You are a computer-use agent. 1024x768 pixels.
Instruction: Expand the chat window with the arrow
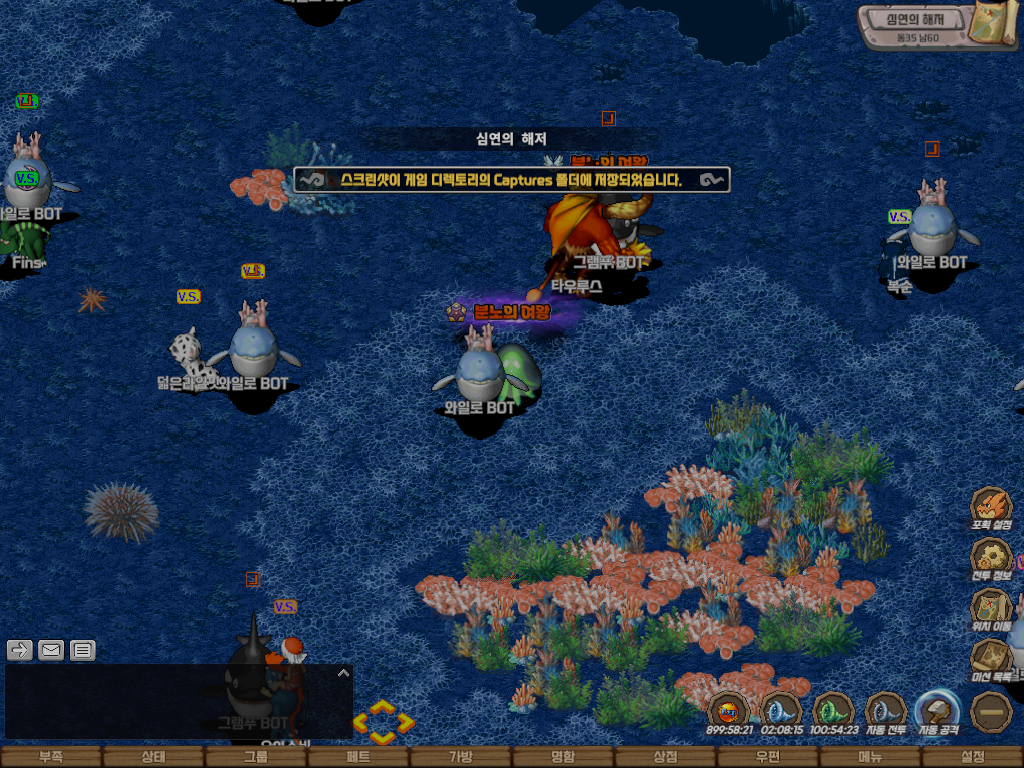(x=343, y=673)
